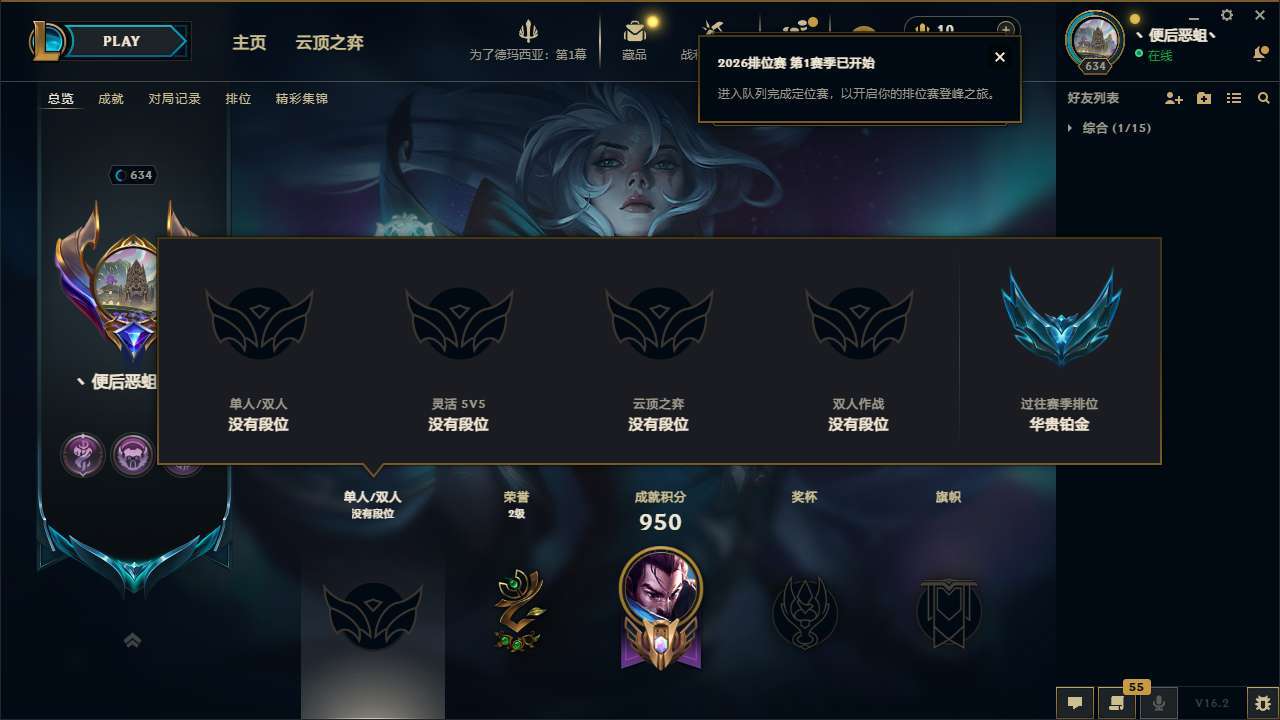Click the level 634 progress capsule
The height and width of the screenshot is (720, 1280).
tap(1094, 67)
